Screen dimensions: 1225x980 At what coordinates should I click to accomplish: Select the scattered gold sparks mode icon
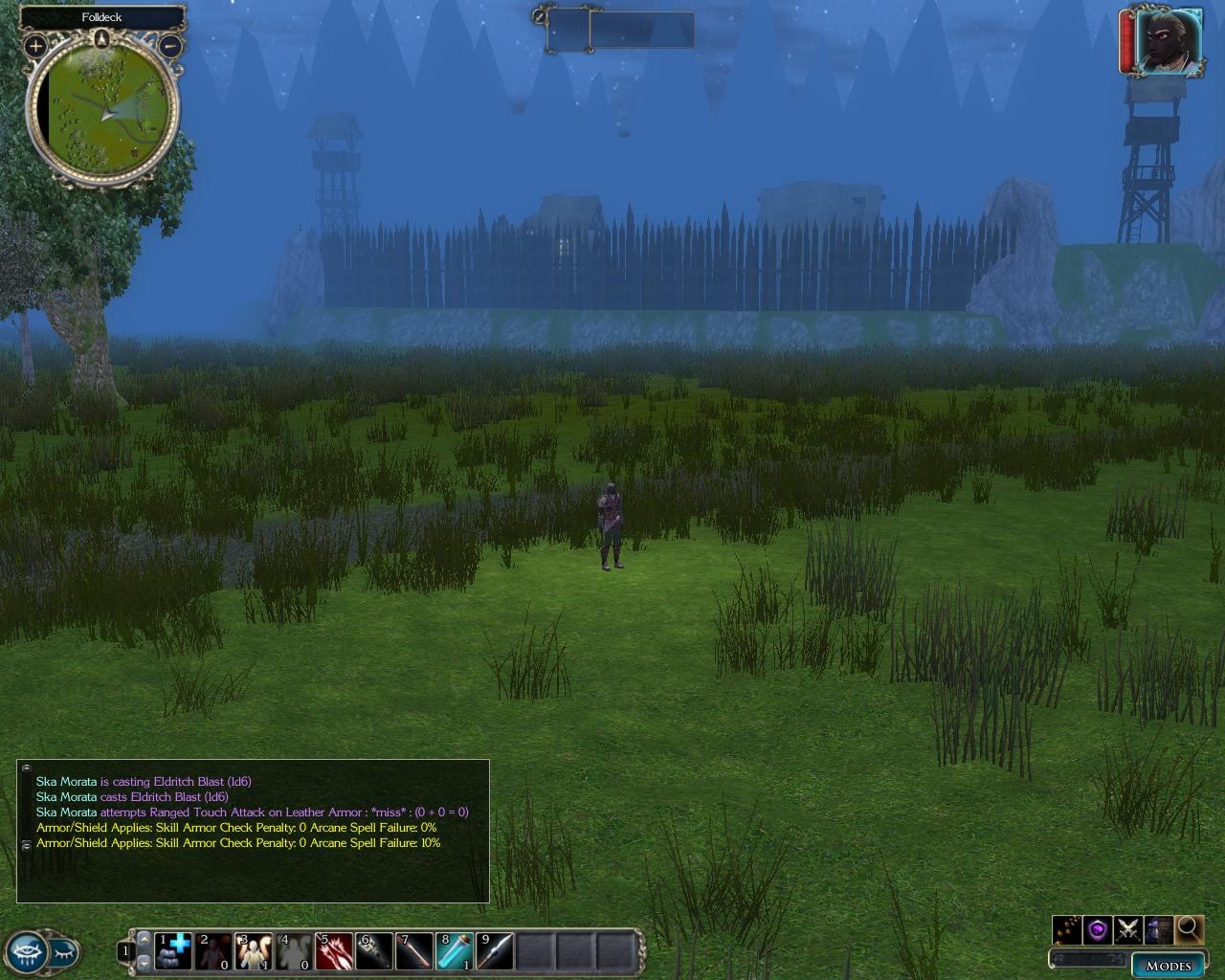click(x=1067, y=928)
